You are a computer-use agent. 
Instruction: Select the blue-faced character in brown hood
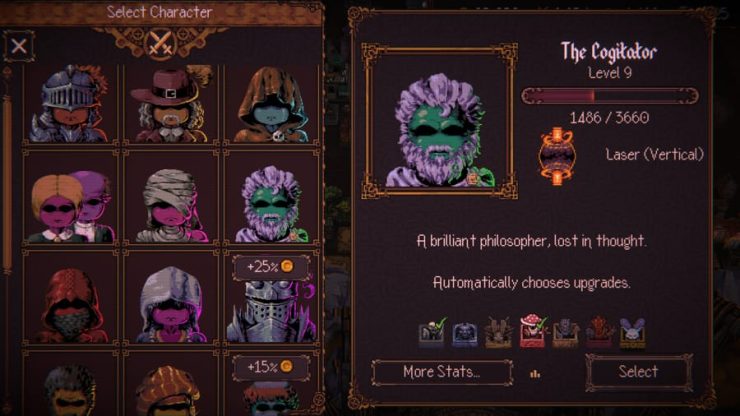tap(270, 103)
